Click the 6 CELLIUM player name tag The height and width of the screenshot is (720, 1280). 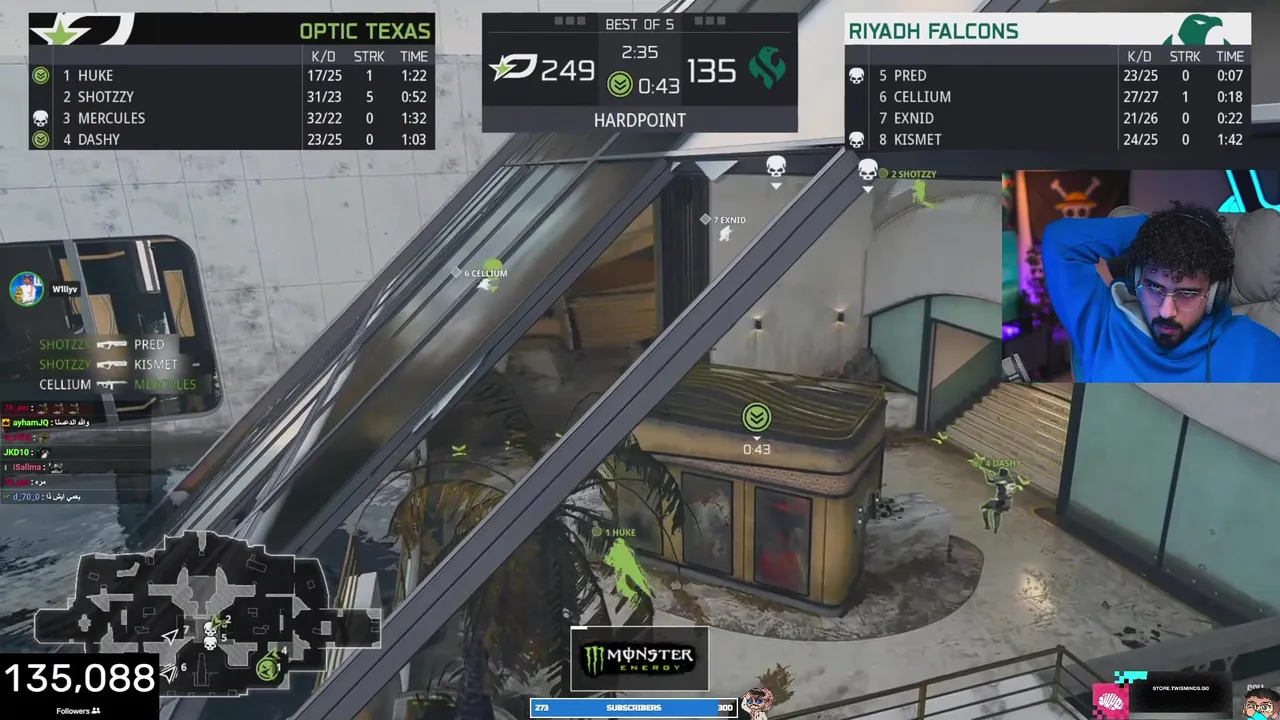[485, 273]
